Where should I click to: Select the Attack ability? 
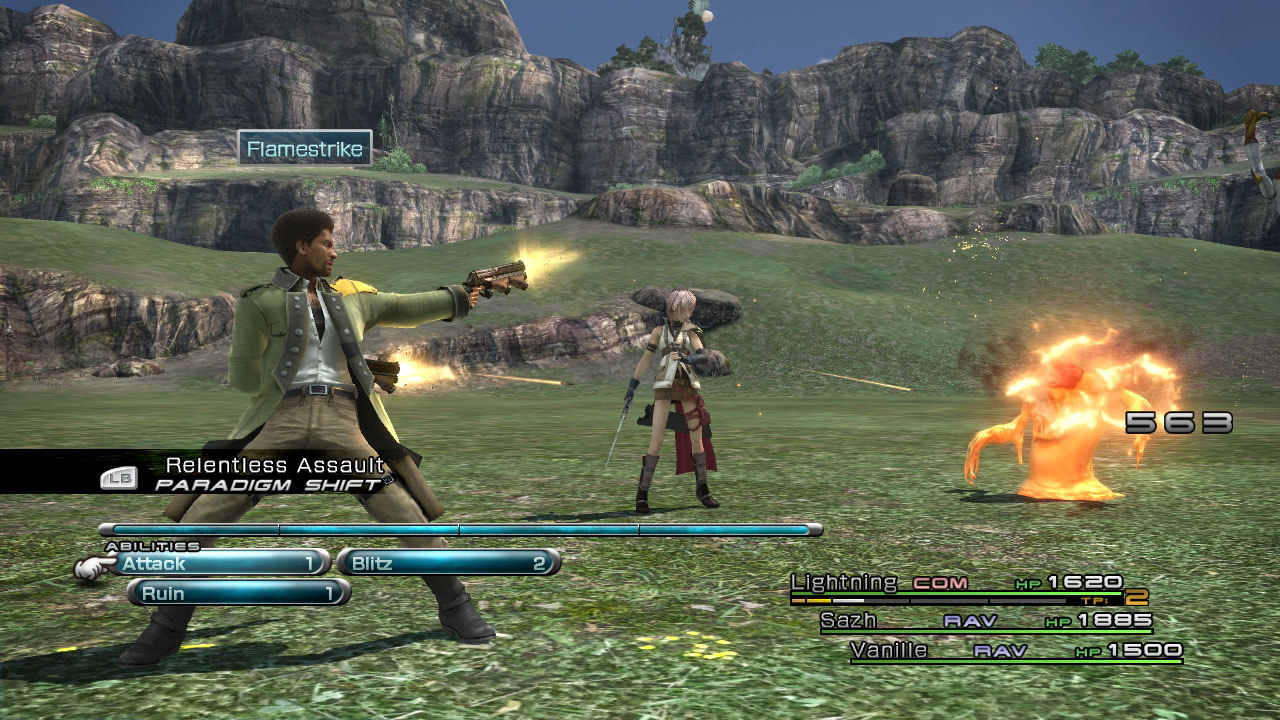point(220,563)
